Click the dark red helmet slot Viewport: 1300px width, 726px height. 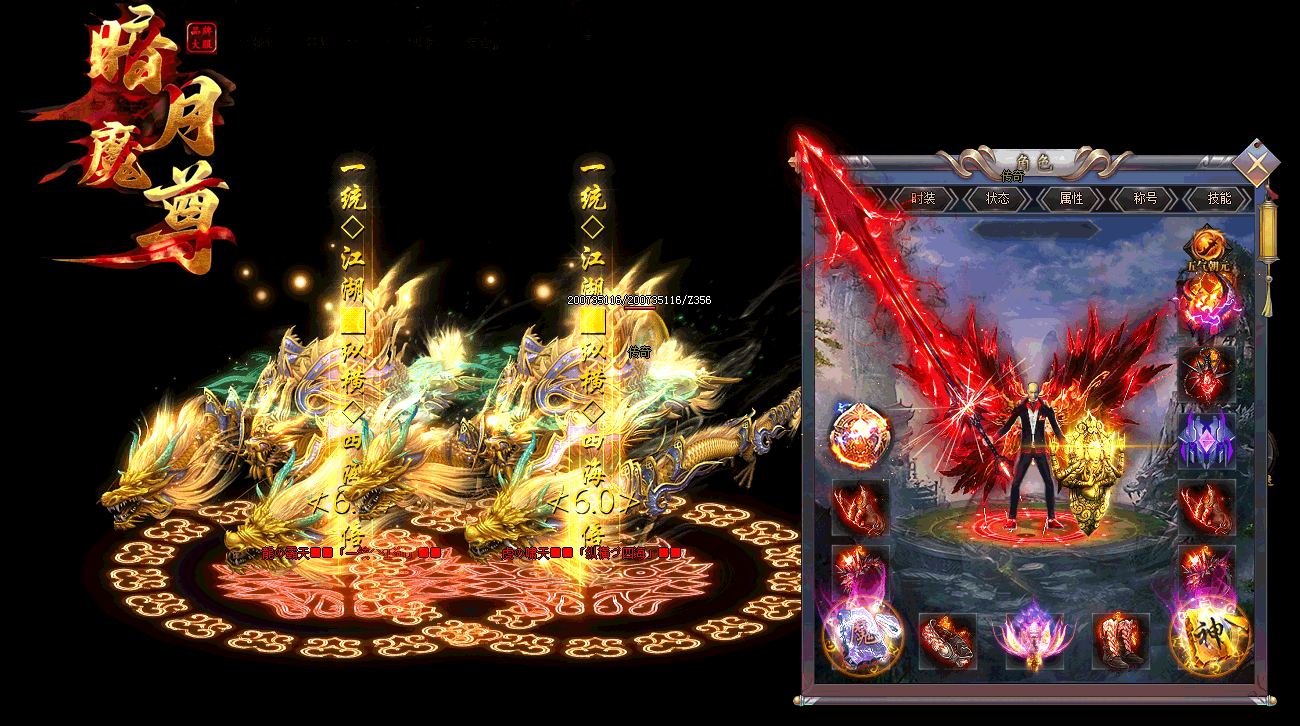point(1206,374)
